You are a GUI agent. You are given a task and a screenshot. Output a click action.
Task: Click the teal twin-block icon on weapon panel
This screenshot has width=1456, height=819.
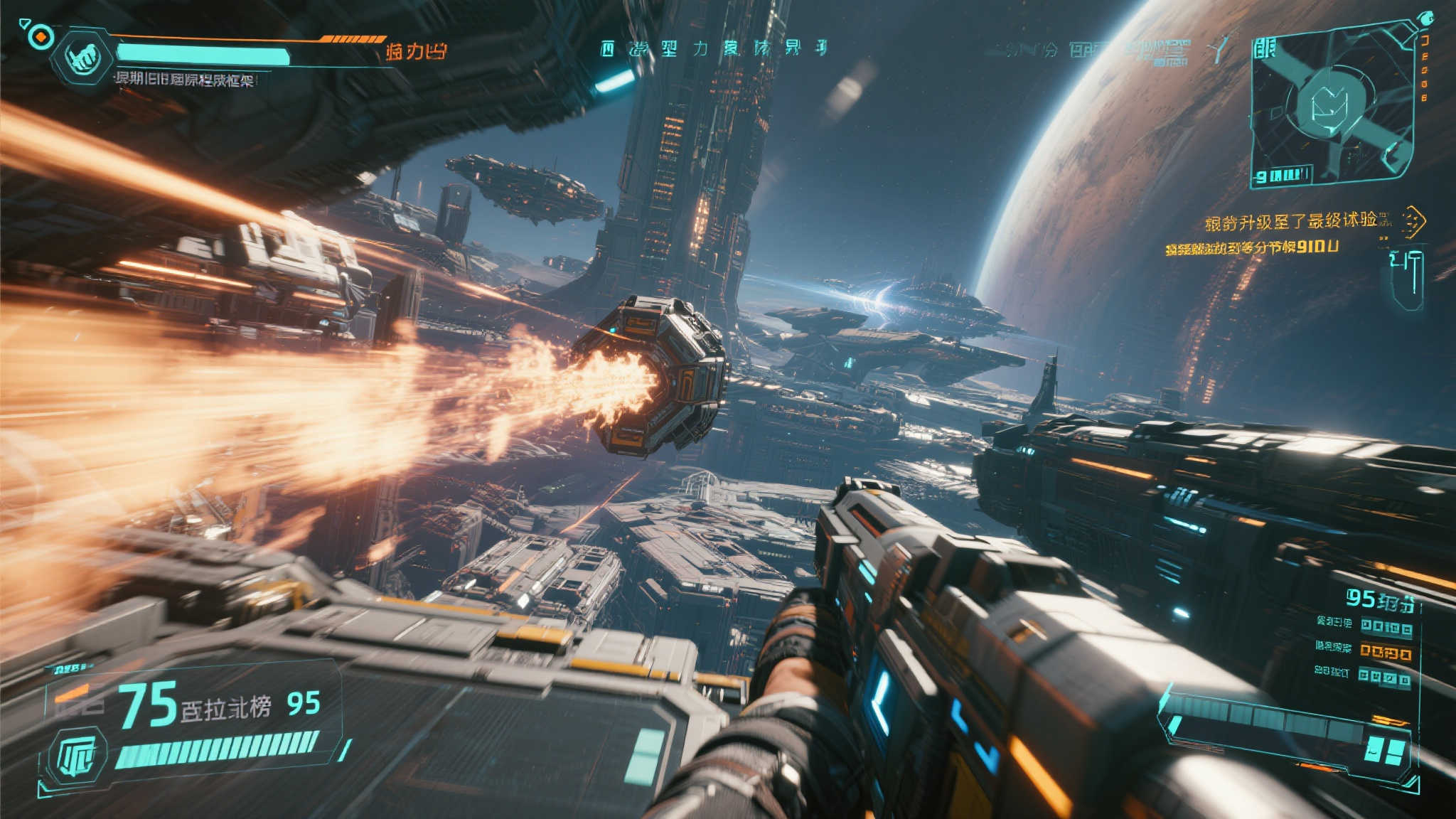click(1386, 751)
